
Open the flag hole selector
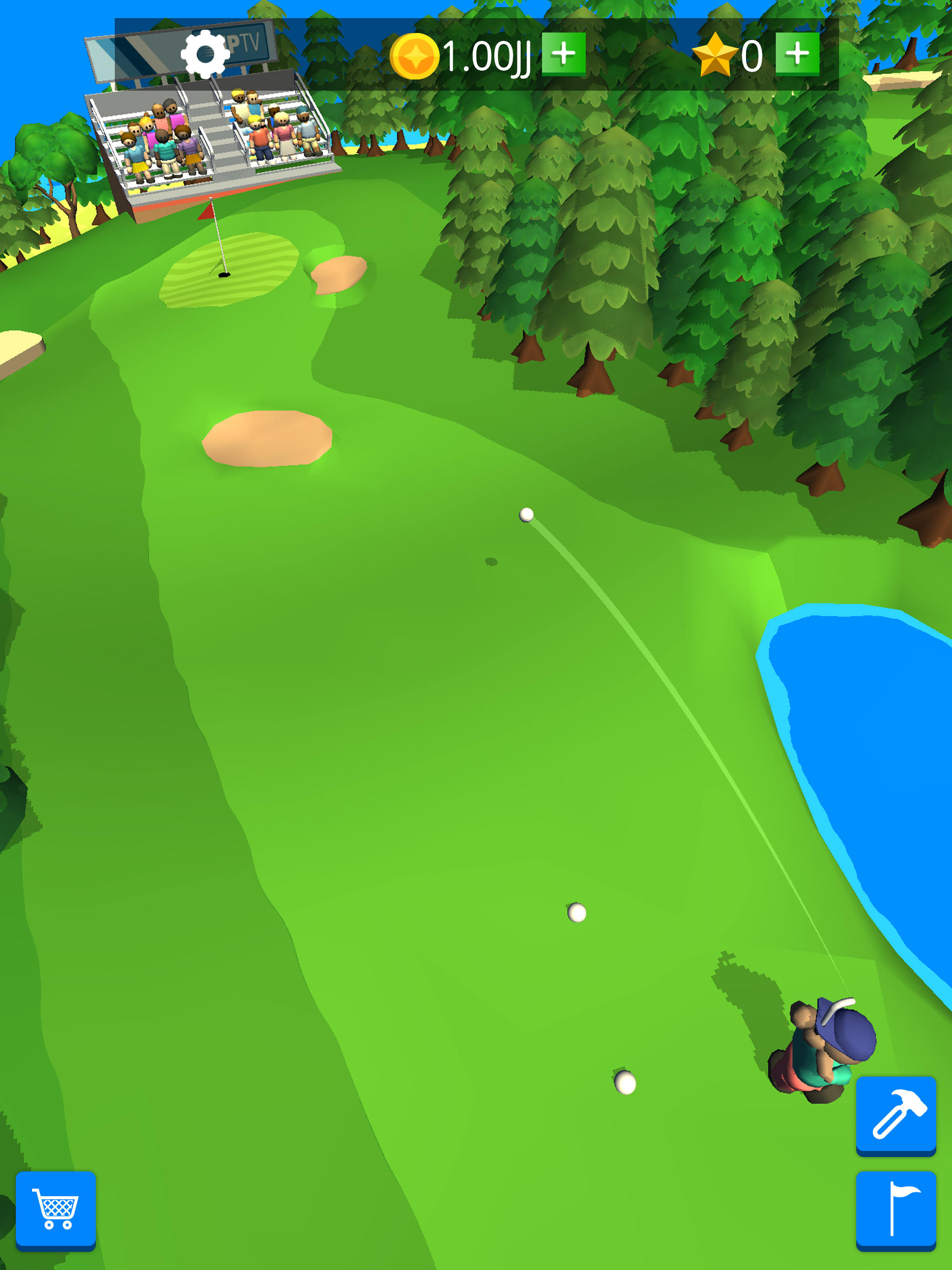click(x=896, y=1209)
